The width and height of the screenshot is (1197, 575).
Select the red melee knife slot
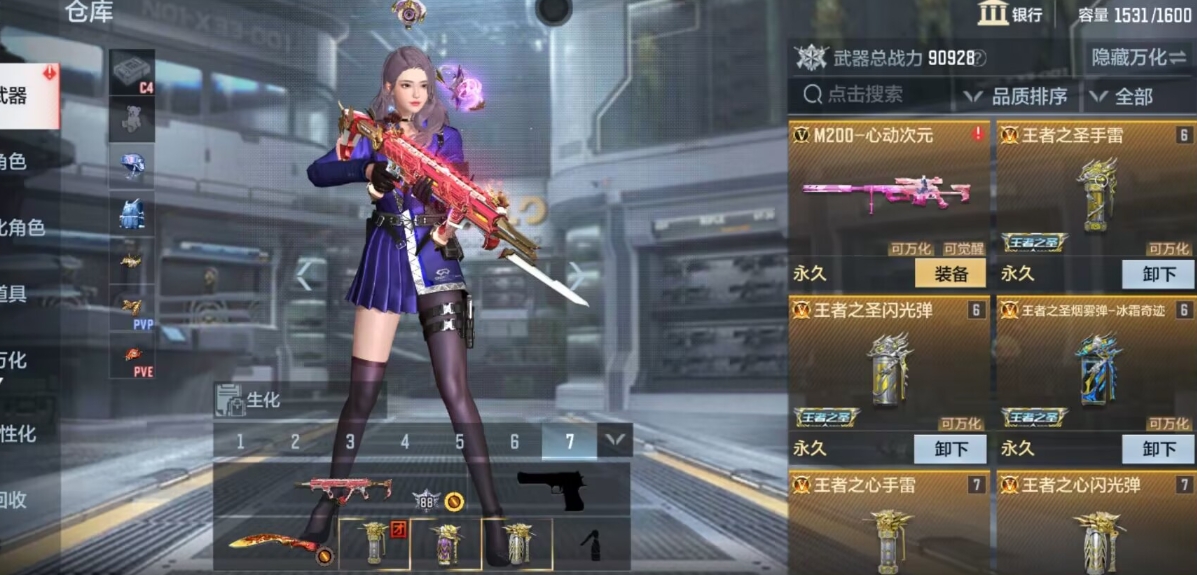pos(273,544)
